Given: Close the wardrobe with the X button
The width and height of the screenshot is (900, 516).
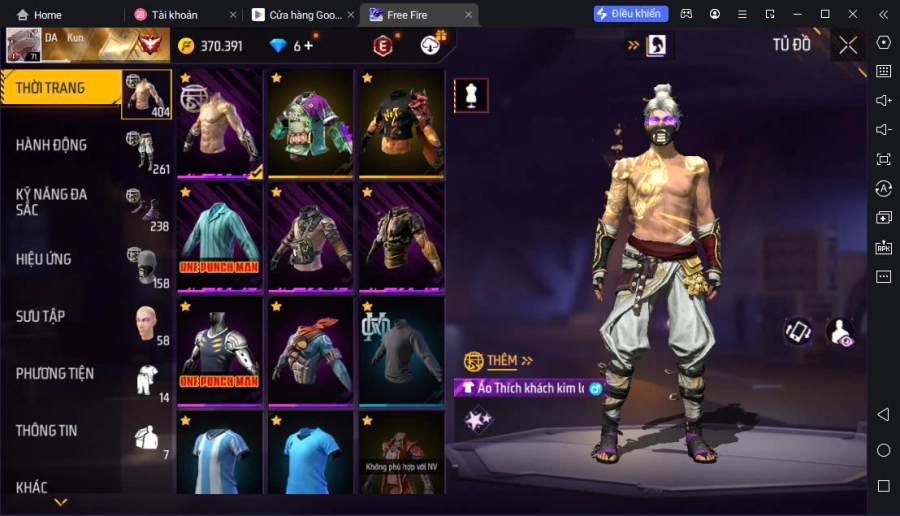Looking at the screenshot, I should pyautogui.click(x=848, y=45).
